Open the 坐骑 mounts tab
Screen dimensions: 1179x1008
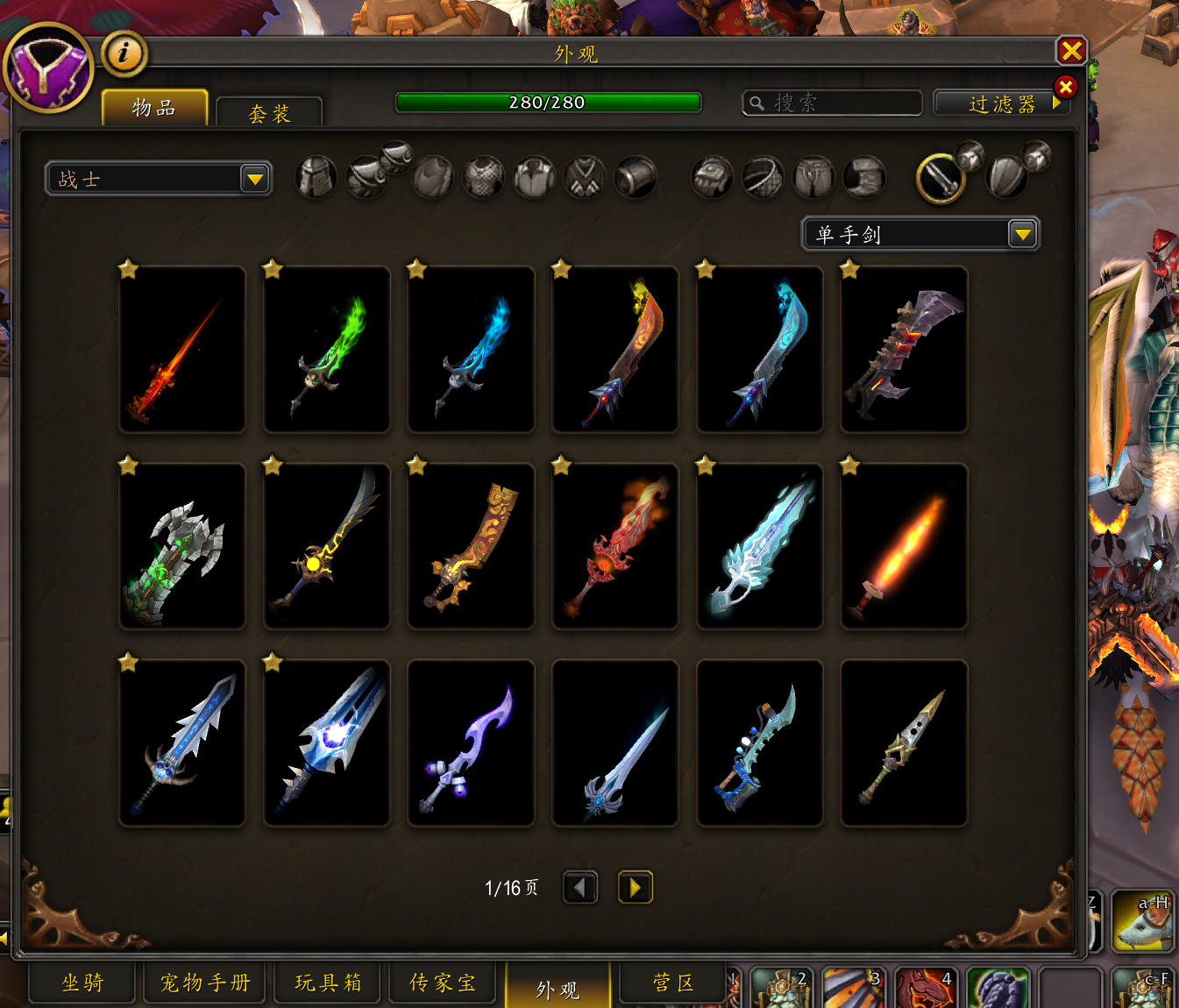point(83,983)
